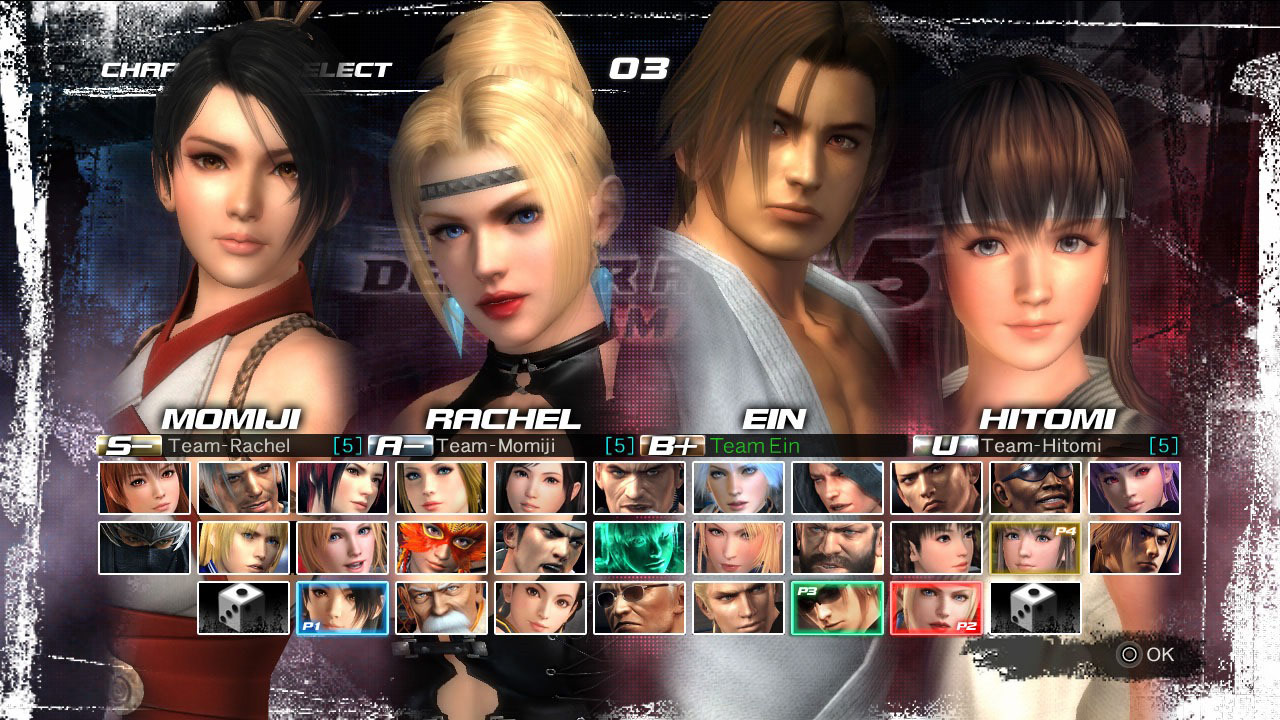Viewport: 1280px width, 720px height.
Task: Select Gen Fu's white-bearded portrait
Action: click(x=442, y=608)
